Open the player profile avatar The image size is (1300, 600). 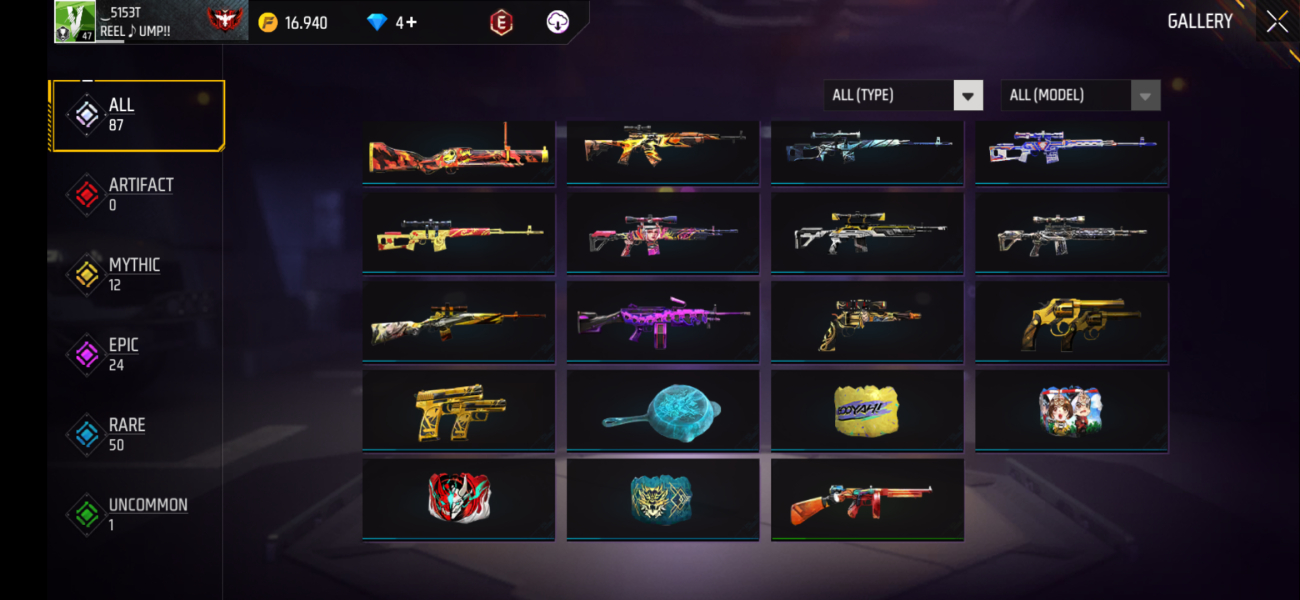pos(75,21)
